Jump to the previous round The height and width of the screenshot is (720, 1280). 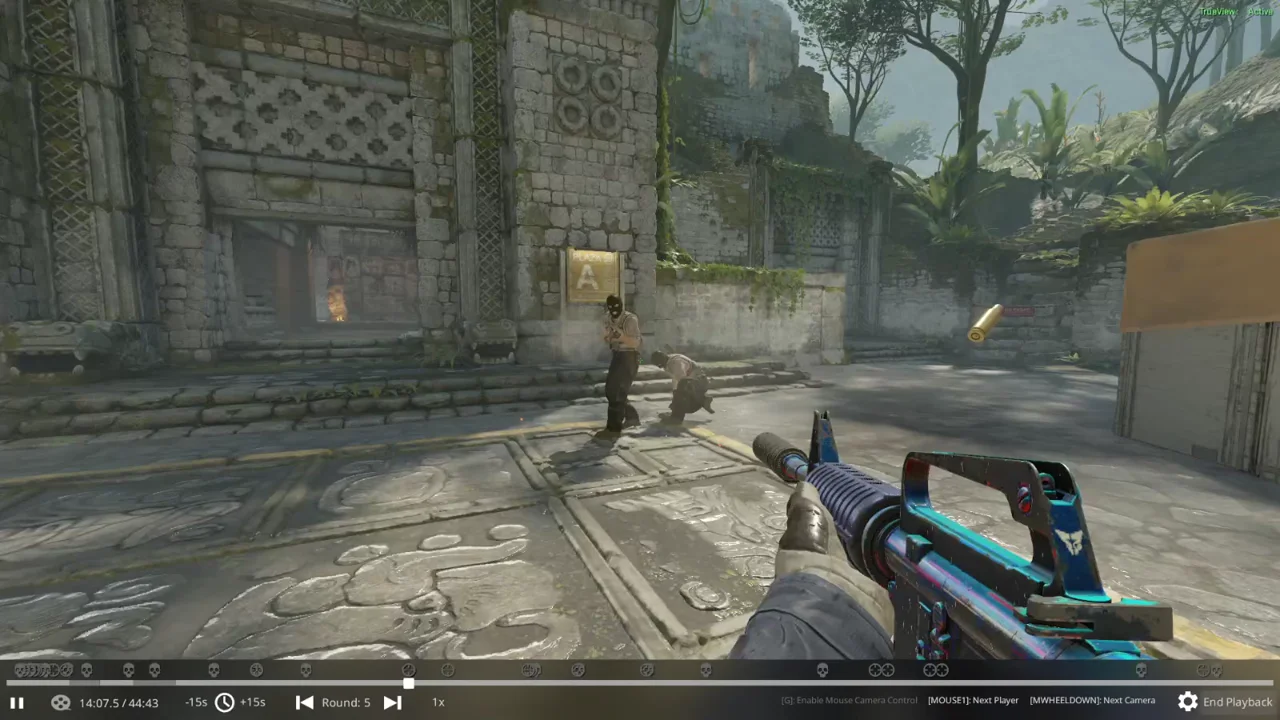304,702
